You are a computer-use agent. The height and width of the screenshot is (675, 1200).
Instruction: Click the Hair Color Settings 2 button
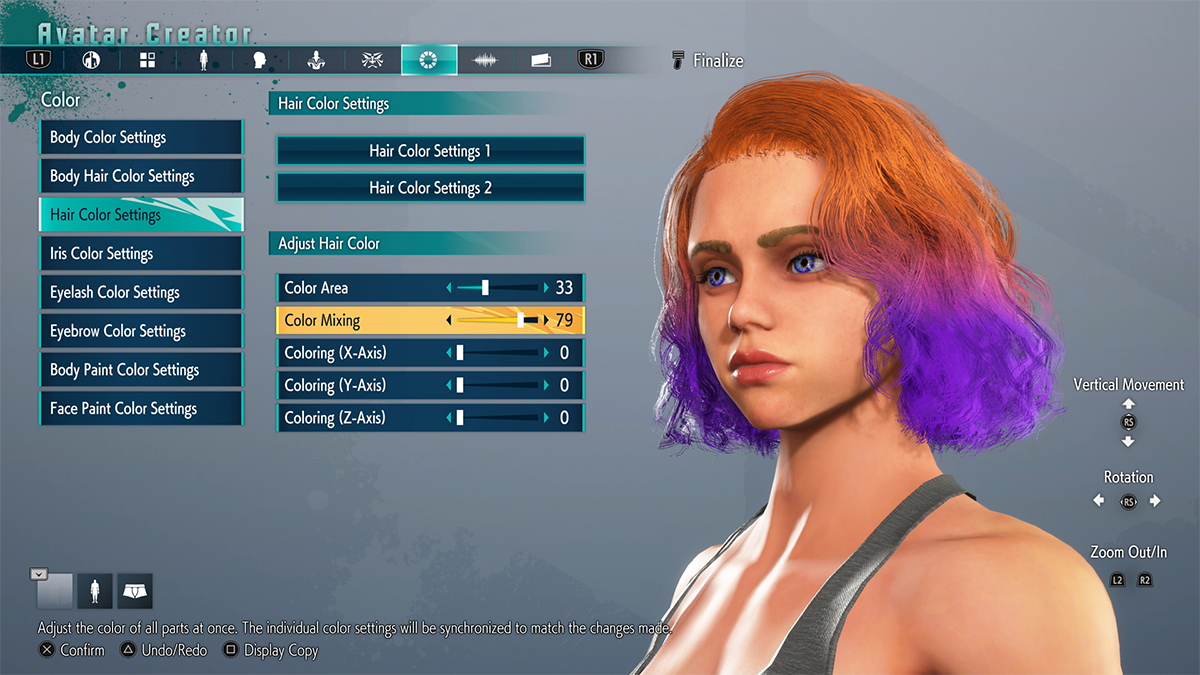point(430,188)
